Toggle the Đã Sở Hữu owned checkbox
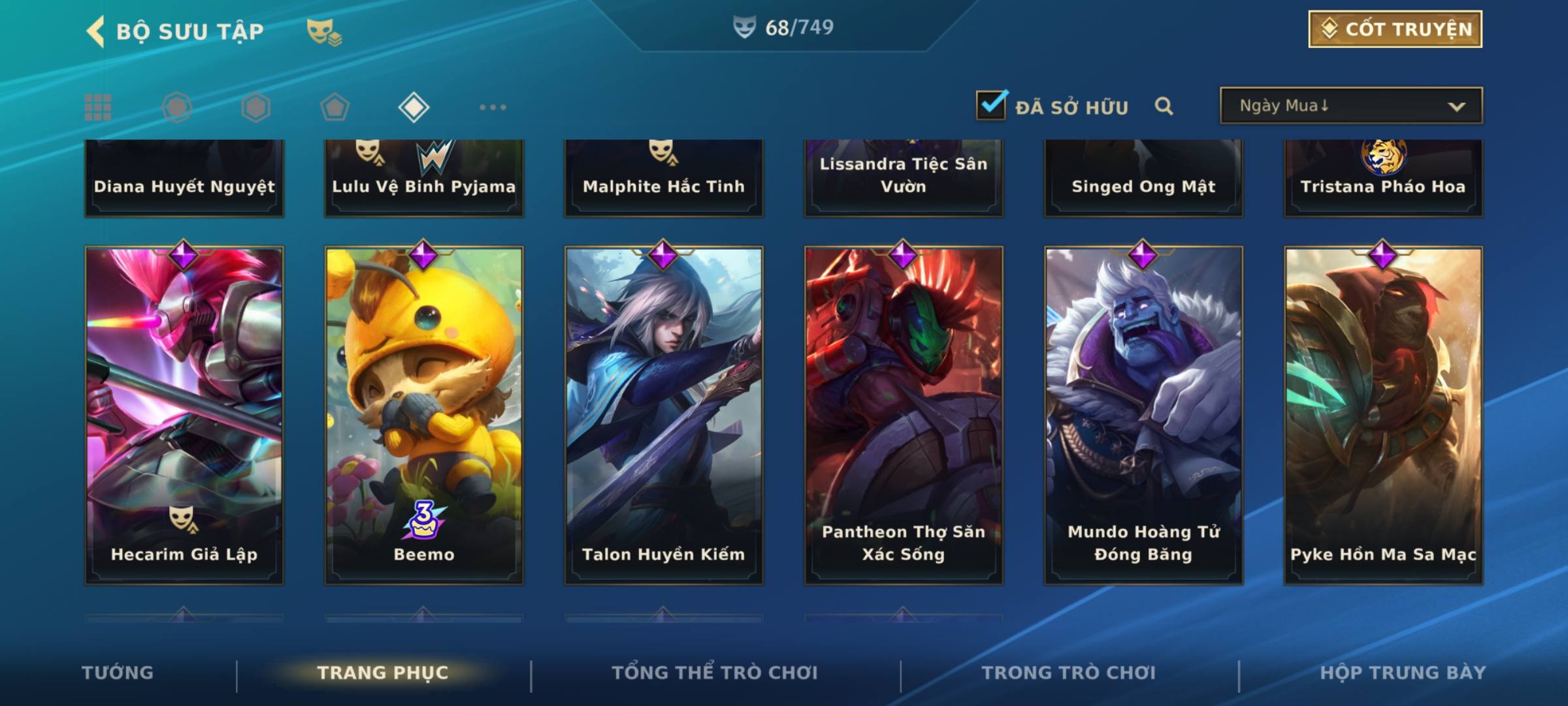The width and height of the screenshot is (1568, 706). coord(991,105)
